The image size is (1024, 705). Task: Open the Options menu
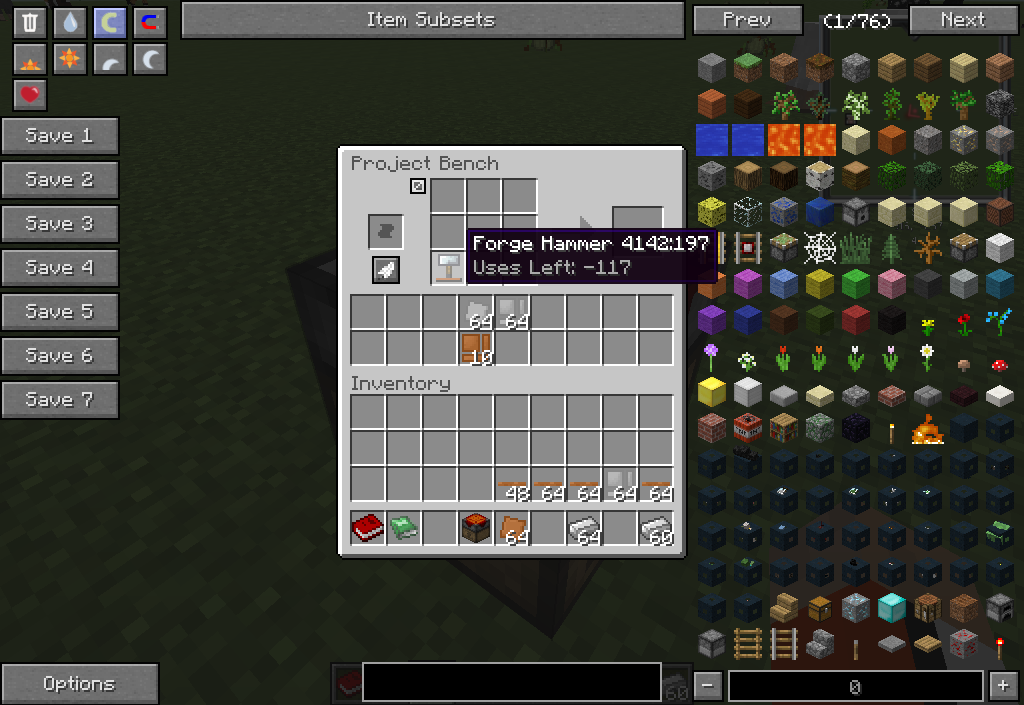click(x=79, y=684)
